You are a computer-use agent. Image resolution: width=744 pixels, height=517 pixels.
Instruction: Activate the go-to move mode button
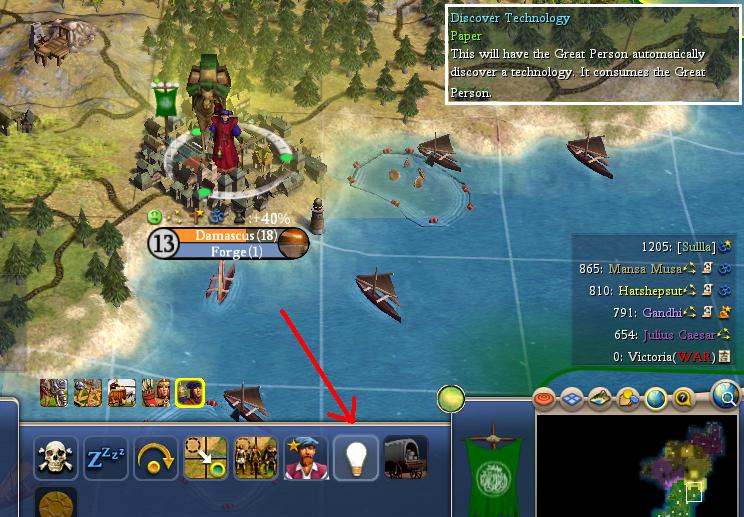coord(206,458)
